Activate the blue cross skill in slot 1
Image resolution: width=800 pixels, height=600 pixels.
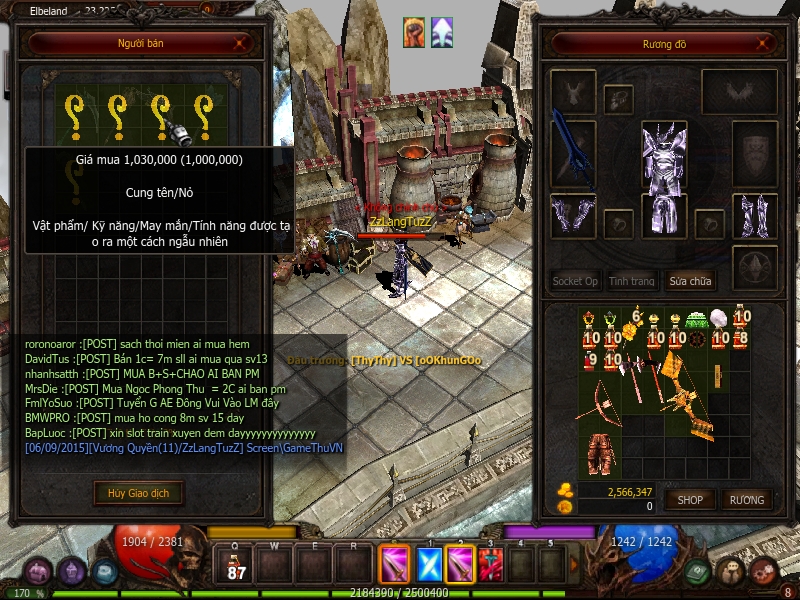coord(428,565)
